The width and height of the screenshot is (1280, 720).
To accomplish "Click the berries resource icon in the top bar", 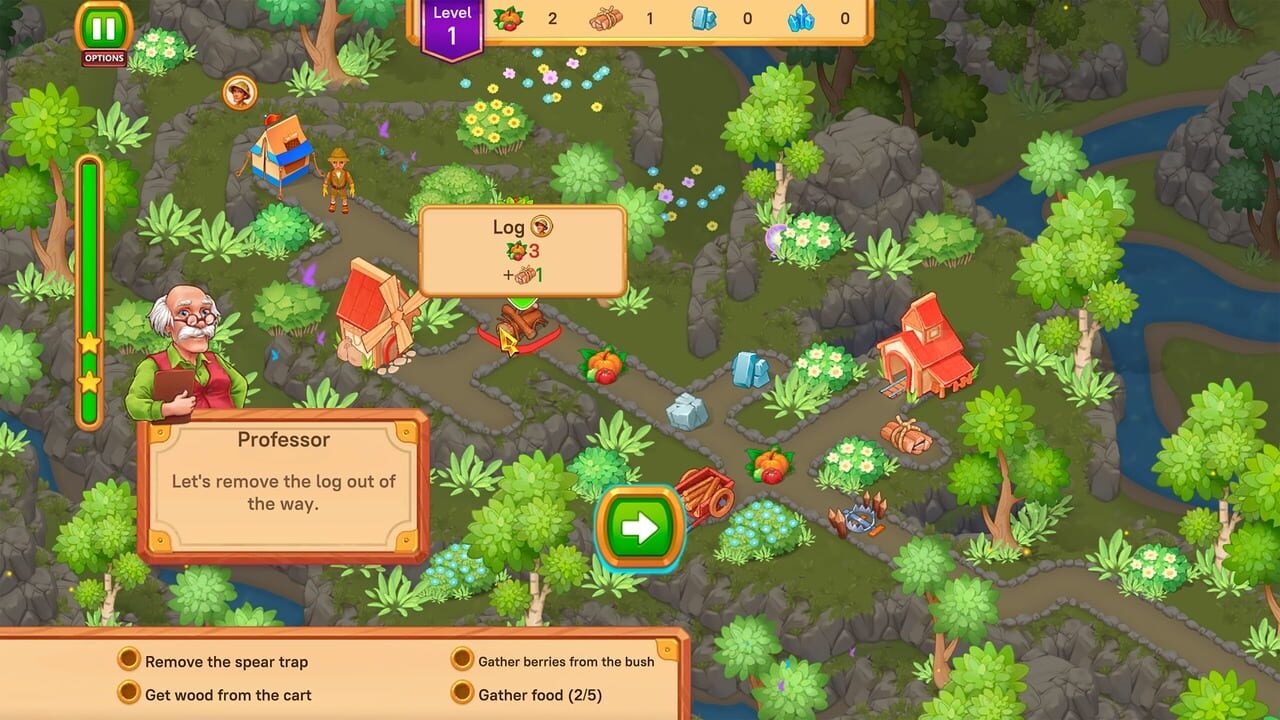I will pos(506,18).
